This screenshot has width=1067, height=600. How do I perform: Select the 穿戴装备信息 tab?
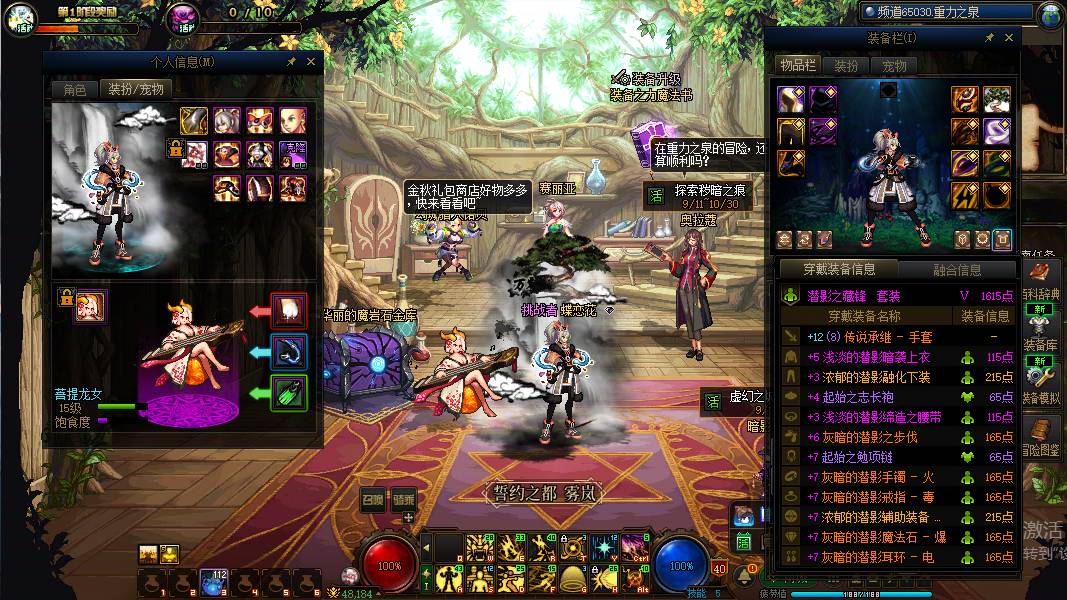pyautogui.click(x=840, y=269)
